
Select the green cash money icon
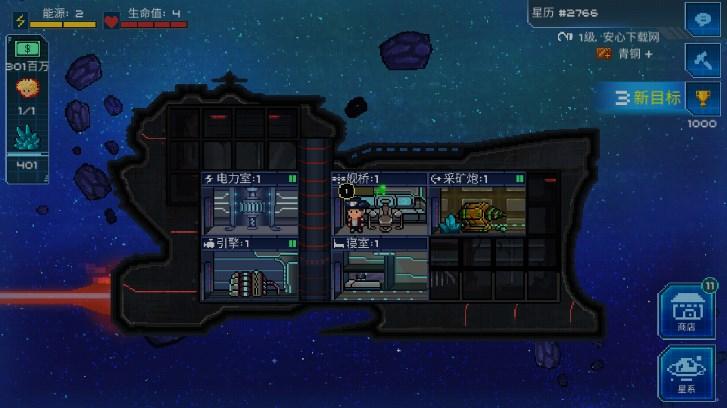[x=27, y=49]
